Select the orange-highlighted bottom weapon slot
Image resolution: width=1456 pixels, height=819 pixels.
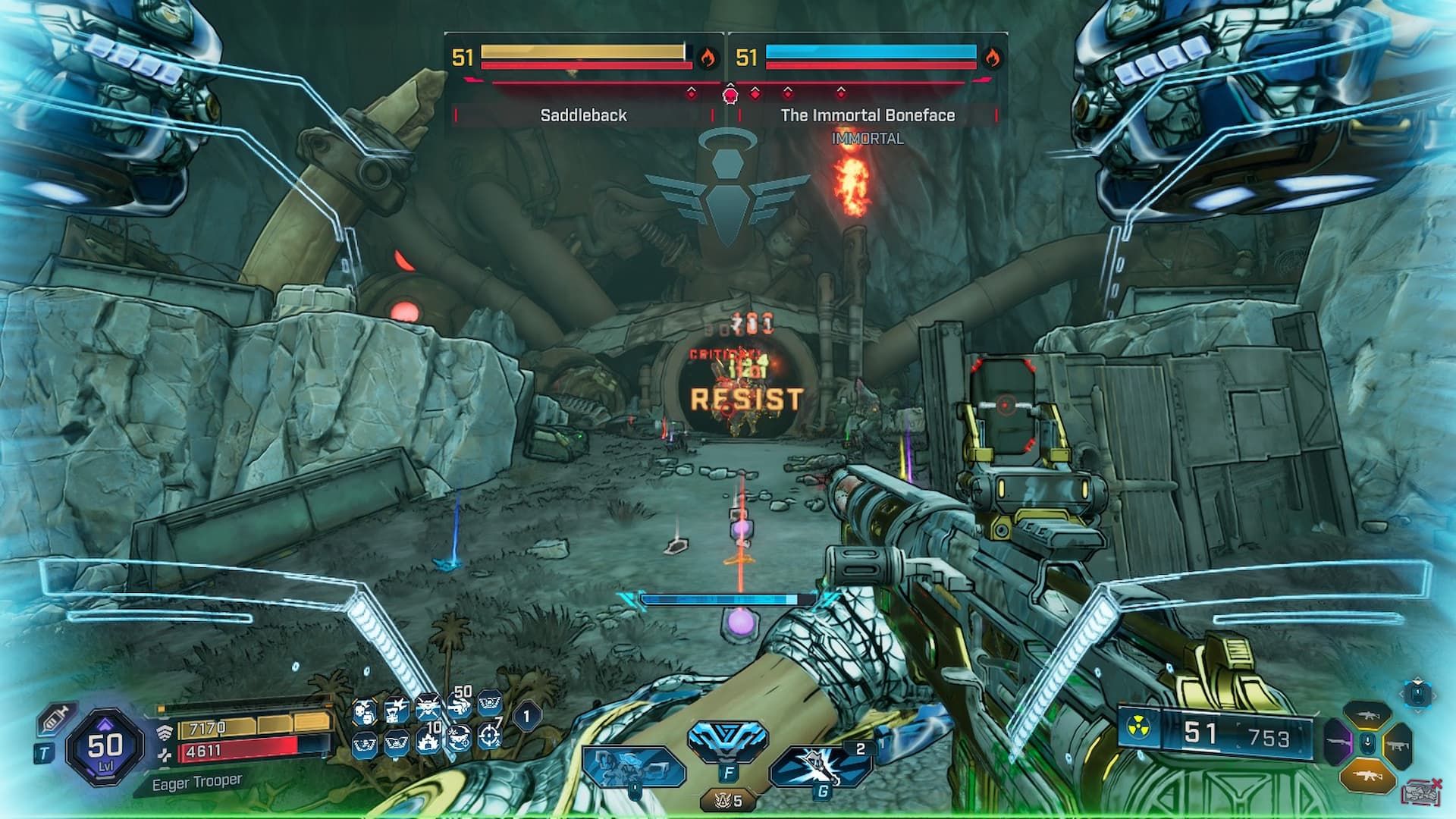tap(1367, 774)
